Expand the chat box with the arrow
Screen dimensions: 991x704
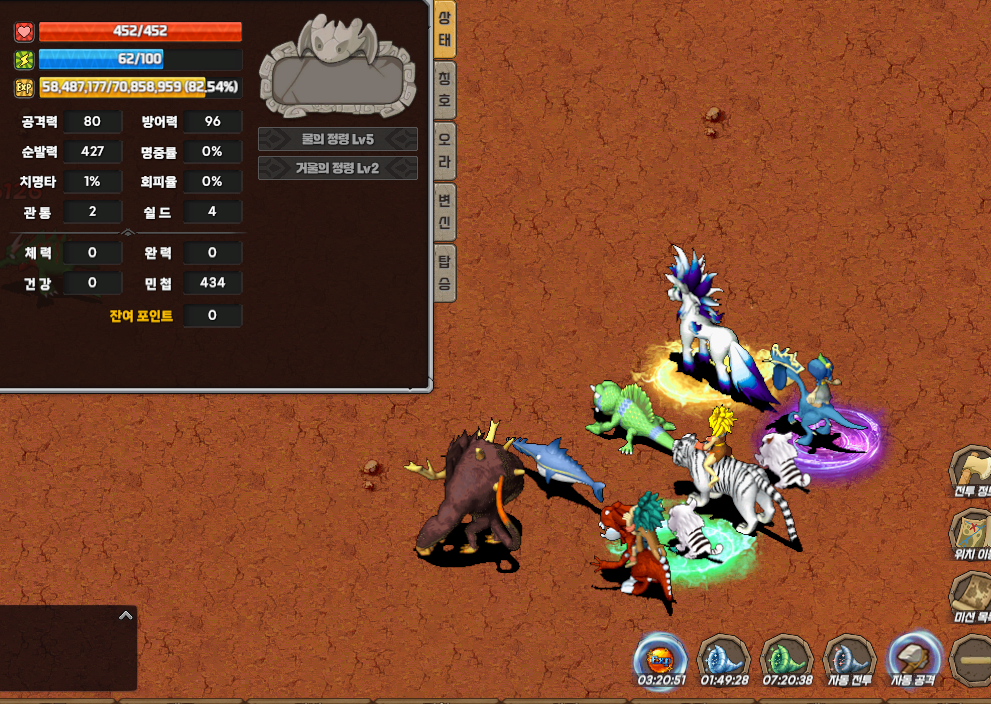pos(125,616)
